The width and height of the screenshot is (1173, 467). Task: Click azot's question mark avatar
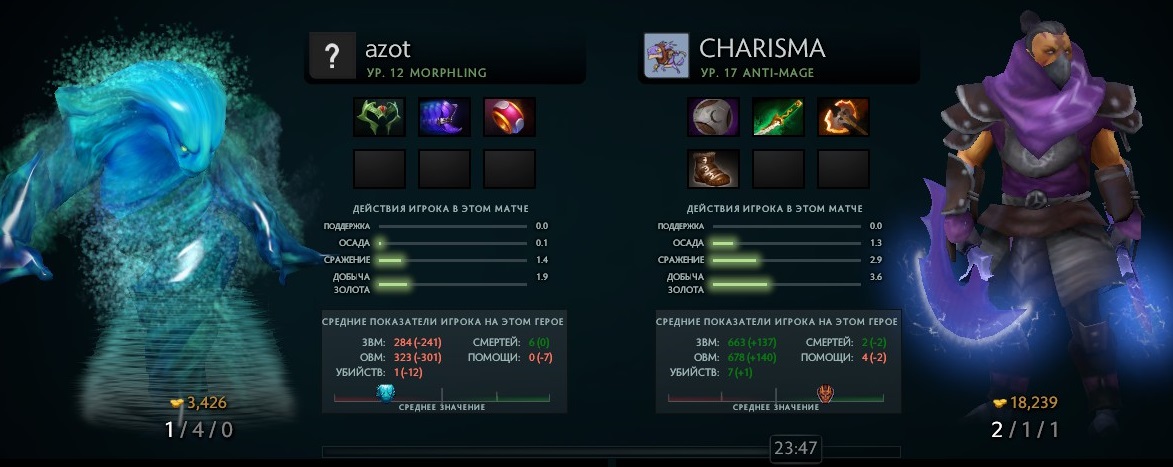330,55
